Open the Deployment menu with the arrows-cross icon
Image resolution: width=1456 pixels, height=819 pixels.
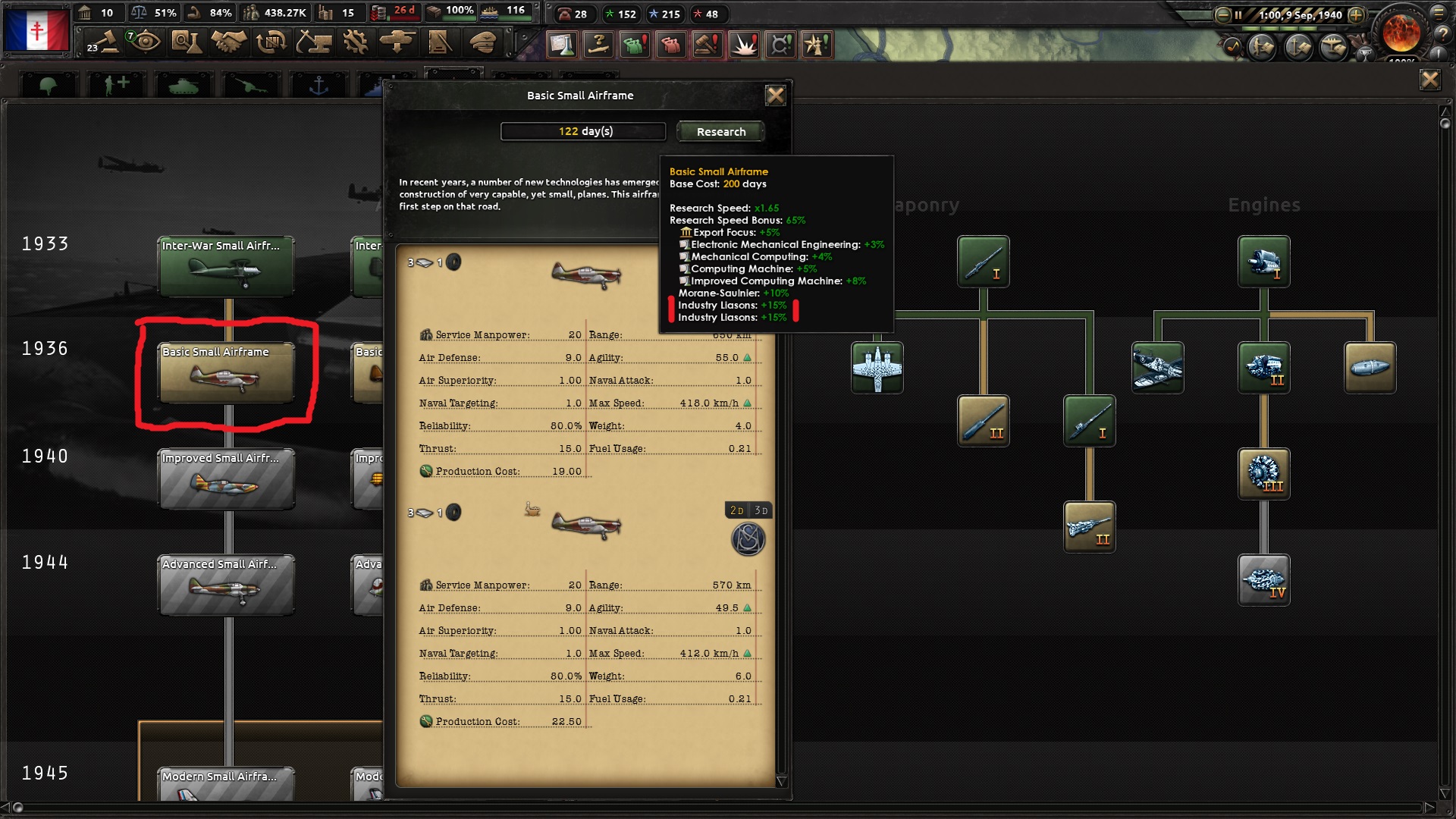point(397,43)
